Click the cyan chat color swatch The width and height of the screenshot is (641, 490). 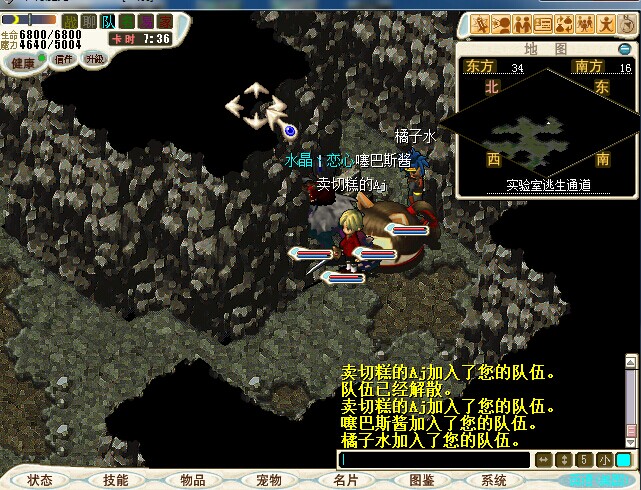tap(623, 460)
